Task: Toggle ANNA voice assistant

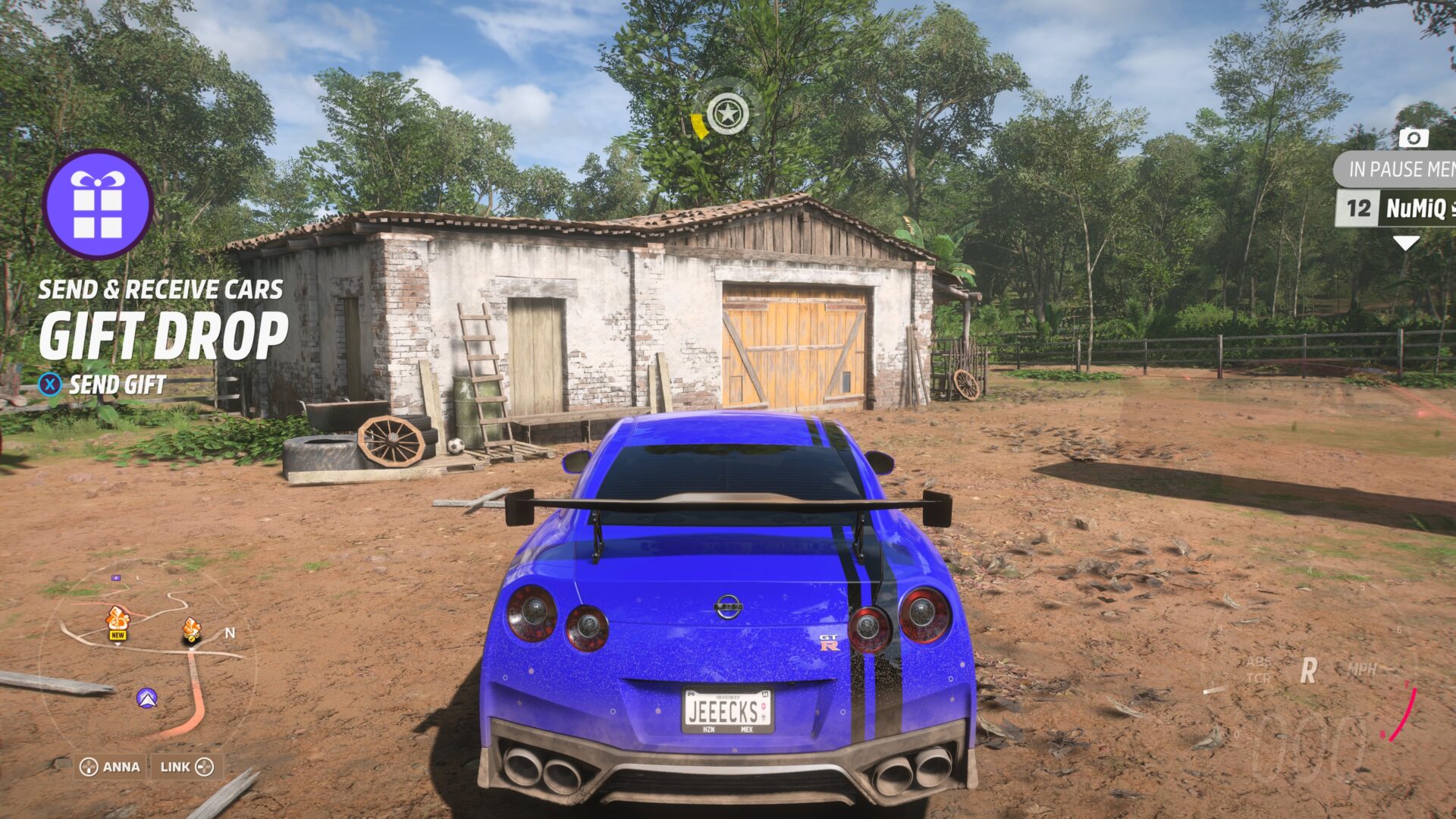Action: [111, 767]
